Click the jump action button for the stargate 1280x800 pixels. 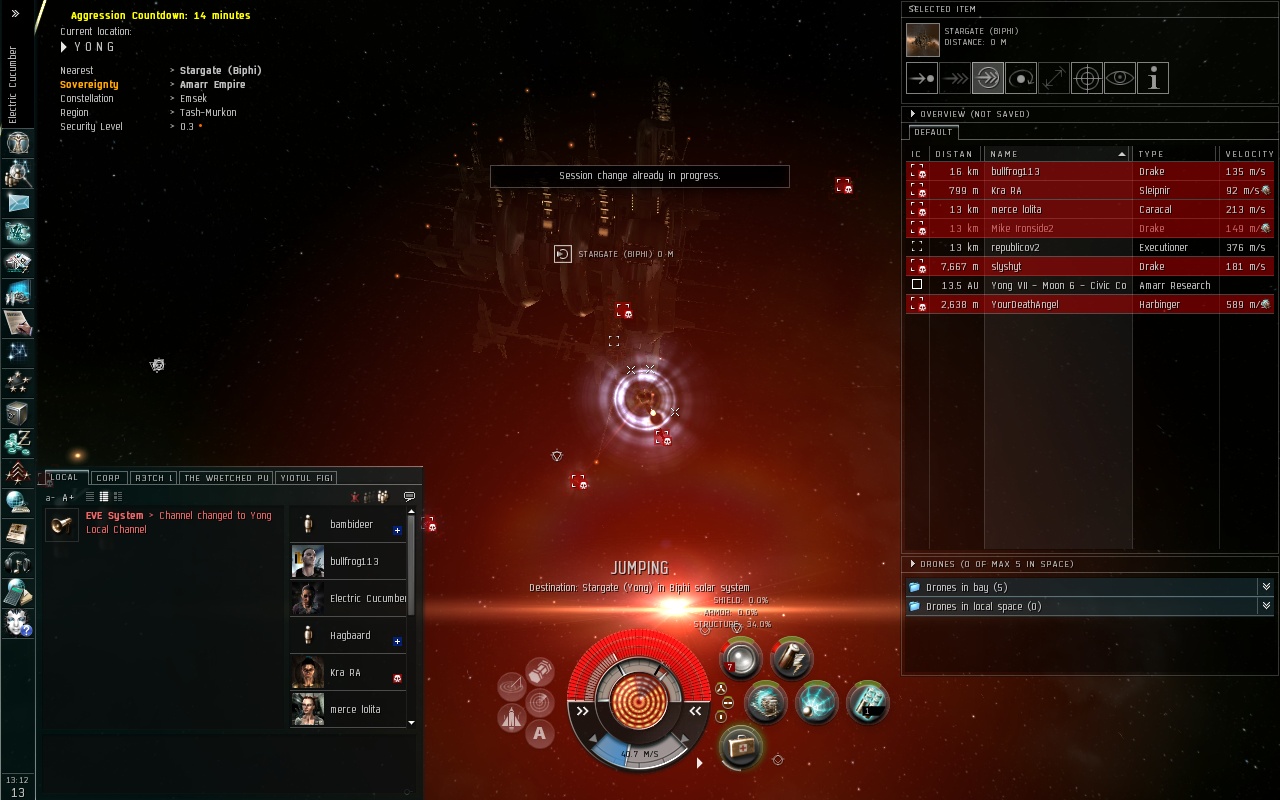987,78
